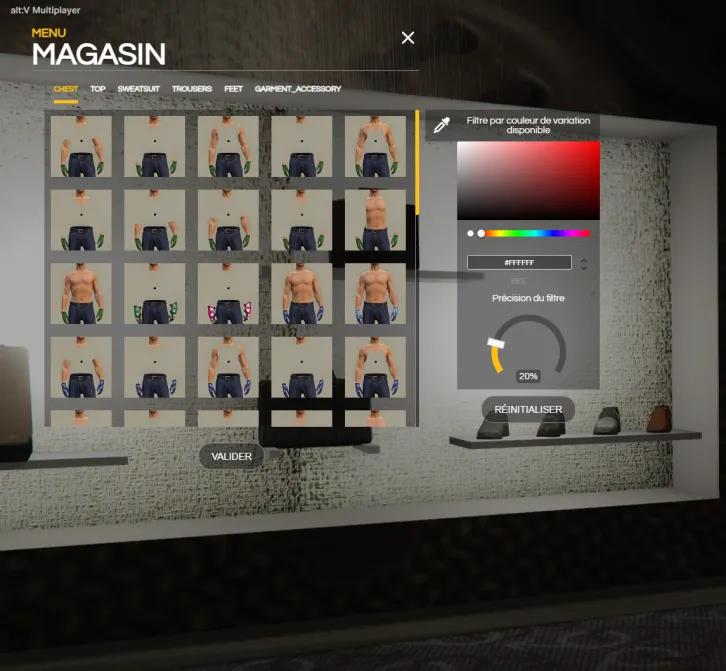Activate the eyedropper color picker
Viewport: 726px width, 671px height.
coord(441,125)
